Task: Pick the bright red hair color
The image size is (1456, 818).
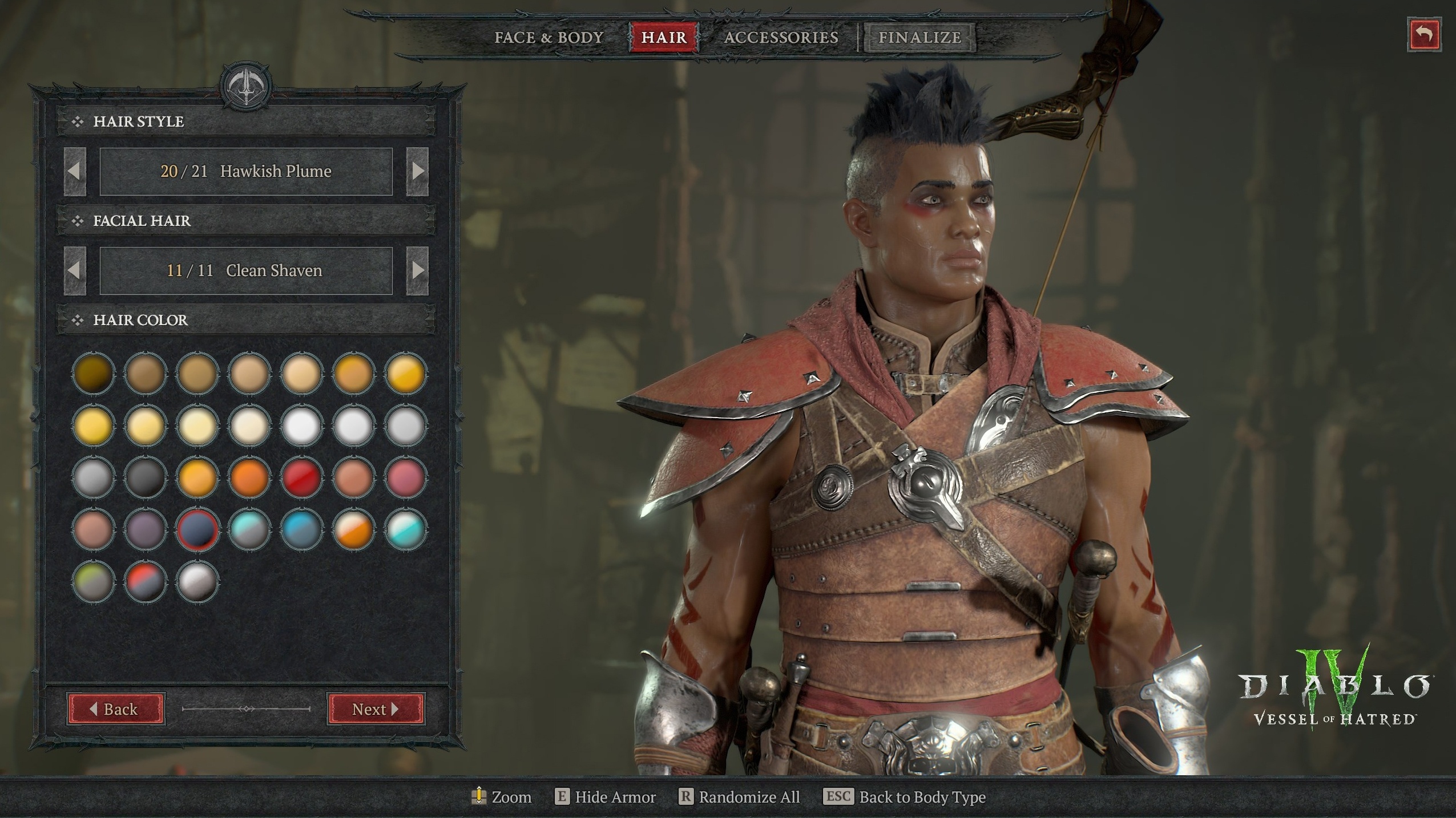Action: pyautogui.click(x=301, y=477)
